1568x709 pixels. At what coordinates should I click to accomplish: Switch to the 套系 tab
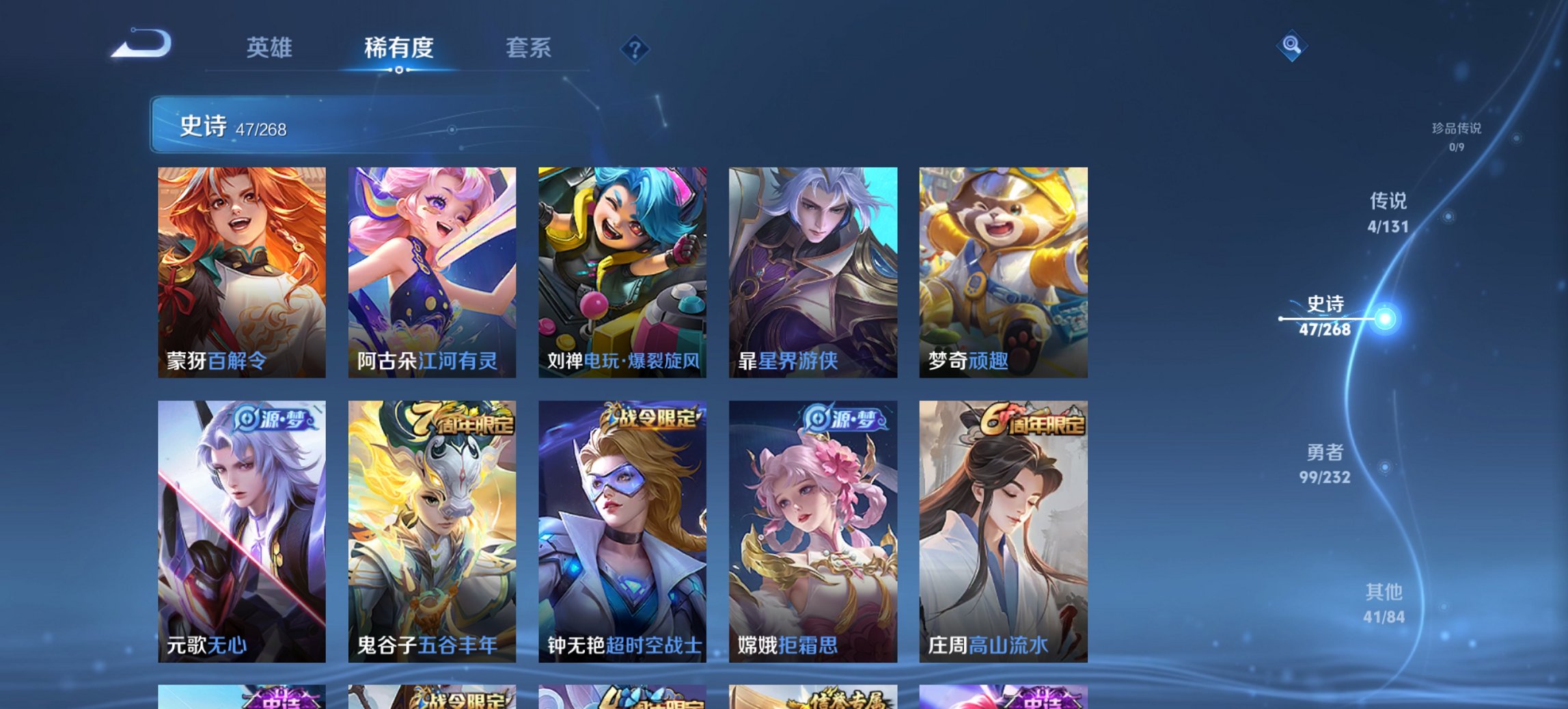529,48
